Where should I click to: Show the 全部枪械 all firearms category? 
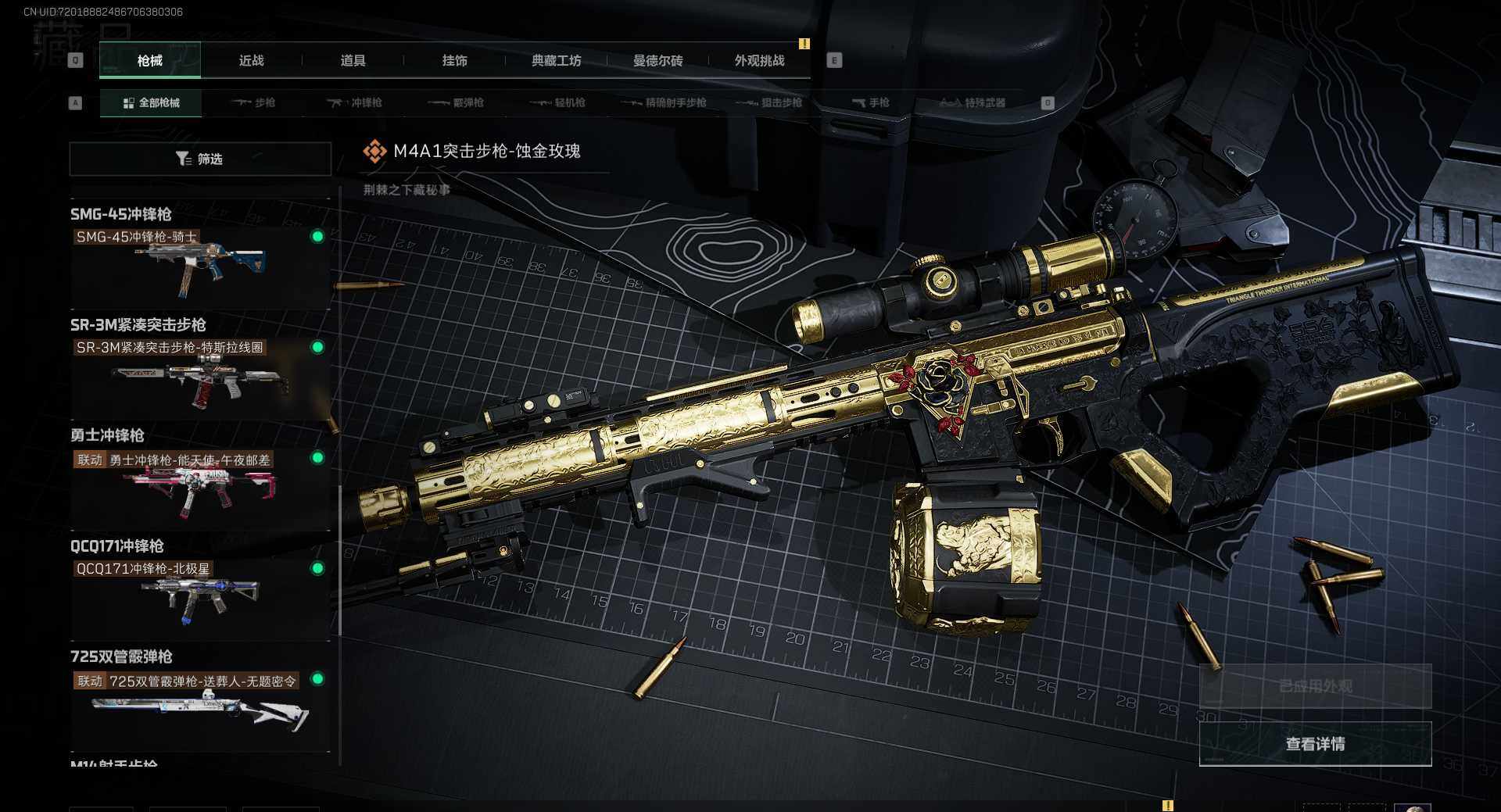tap(151, 102)
